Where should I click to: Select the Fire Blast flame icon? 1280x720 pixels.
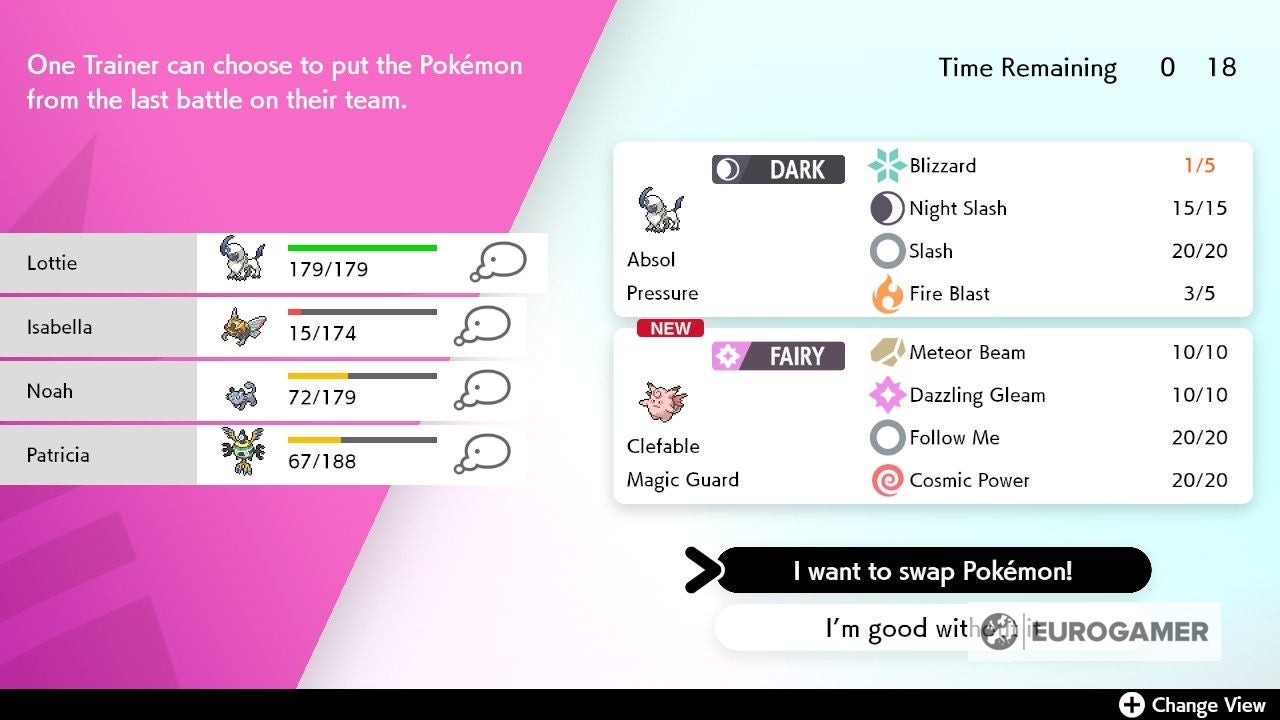click(888, 293)
